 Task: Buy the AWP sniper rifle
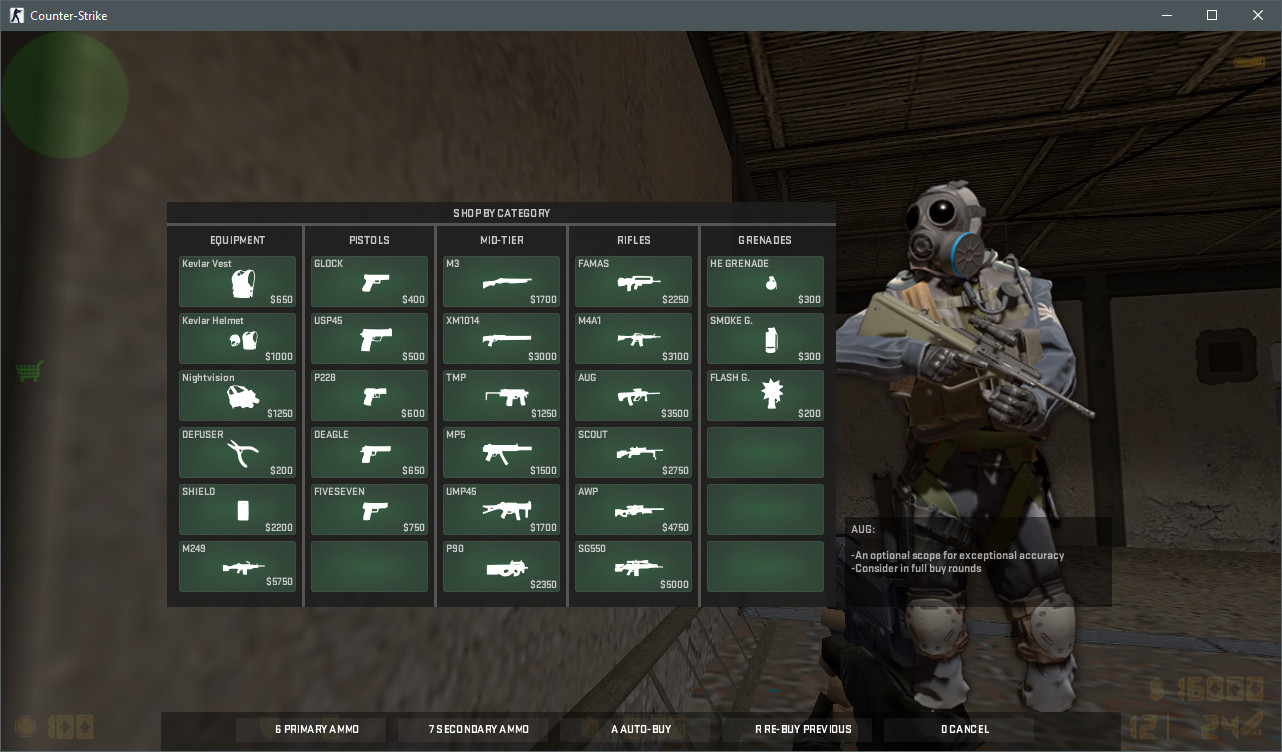click(632, 509)
